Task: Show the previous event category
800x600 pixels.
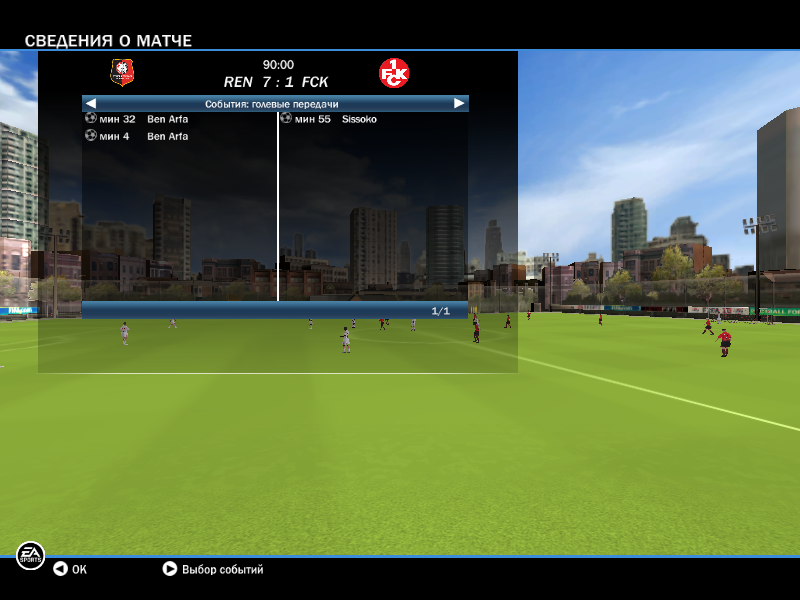Action: click(90, 103)
